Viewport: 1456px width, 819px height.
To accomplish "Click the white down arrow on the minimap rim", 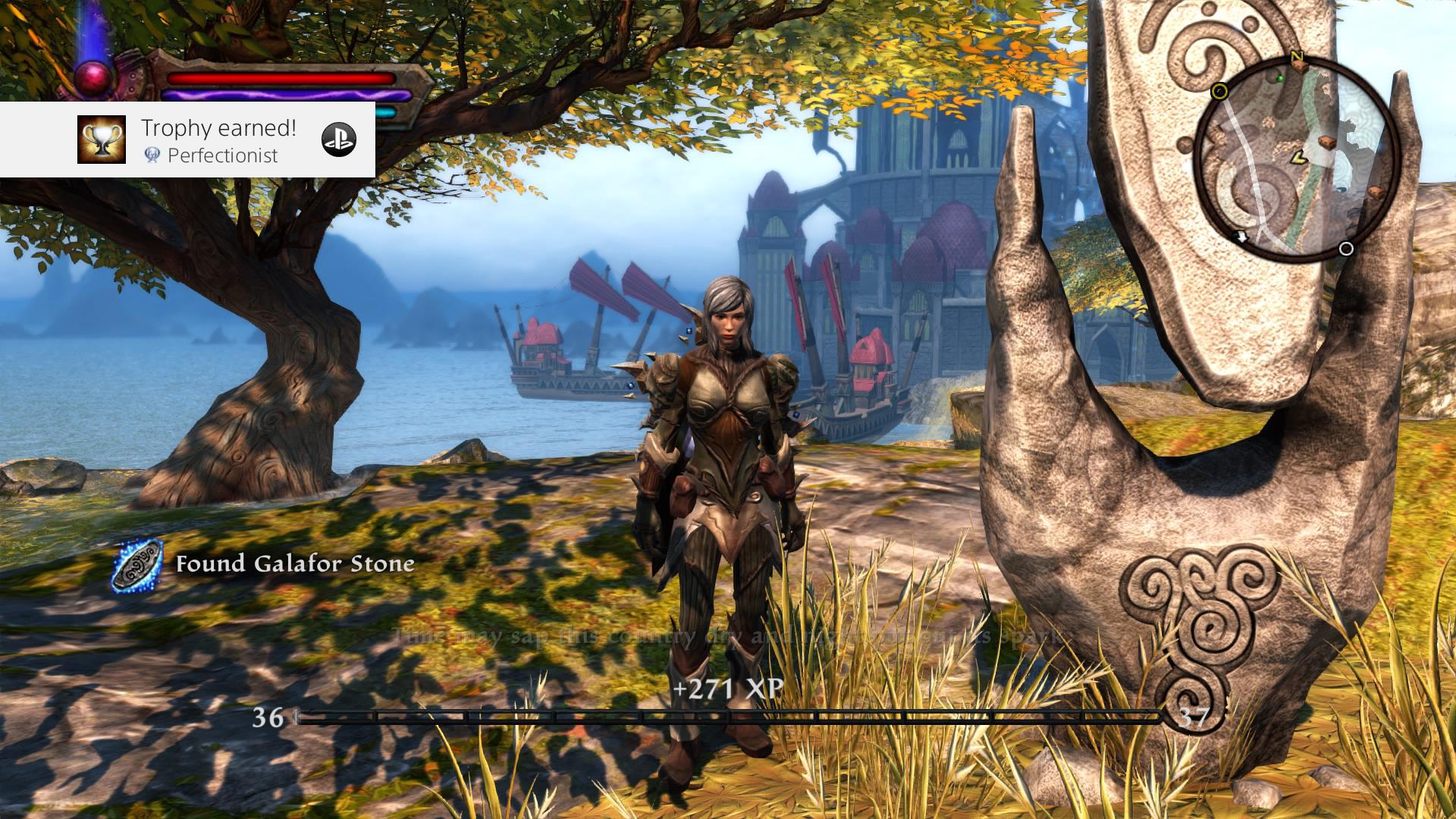I will tap(1241, 236).
